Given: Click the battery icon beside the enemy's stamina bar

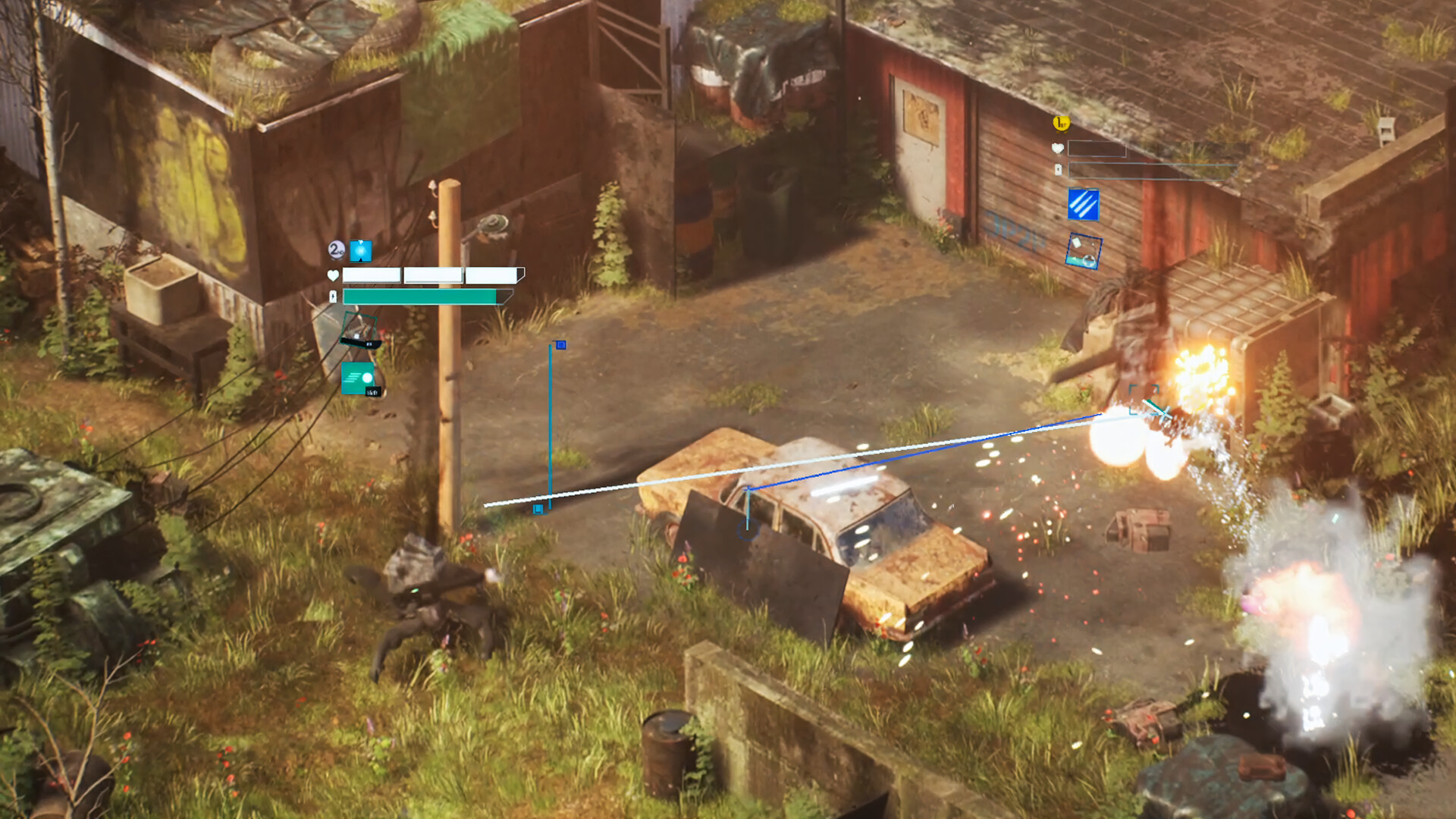Looking at the screenshot, I should [1058, 169].
